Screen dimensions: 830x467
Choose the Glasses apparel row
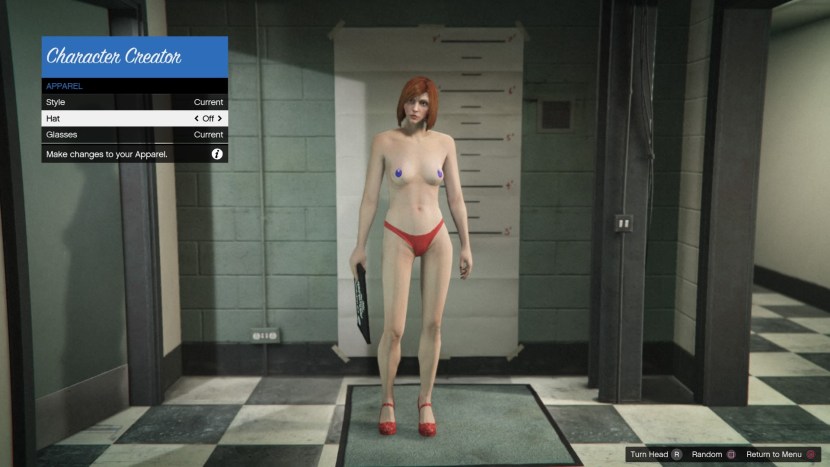tap(134, 134)
